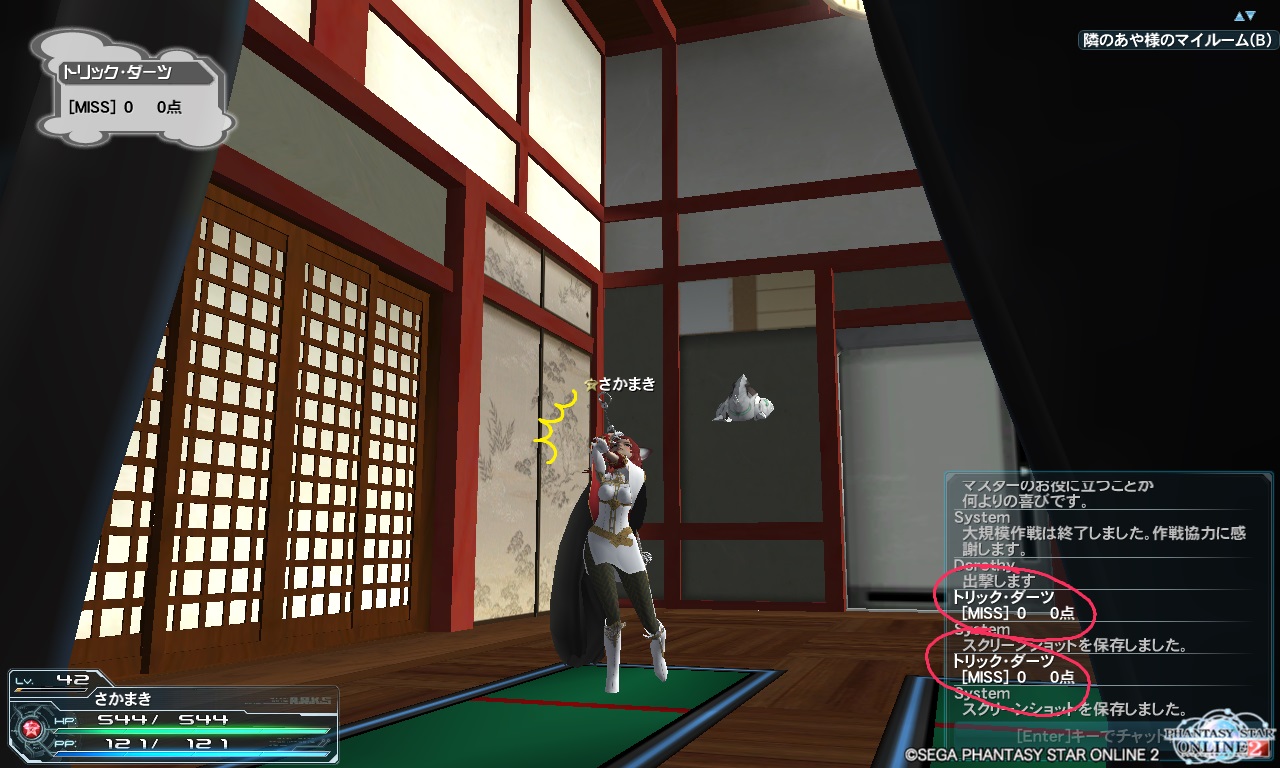Toggle the blue arrows above the room name
Image resolution: width=1280 pixels, height=768 pixels.
(1244, 16)
